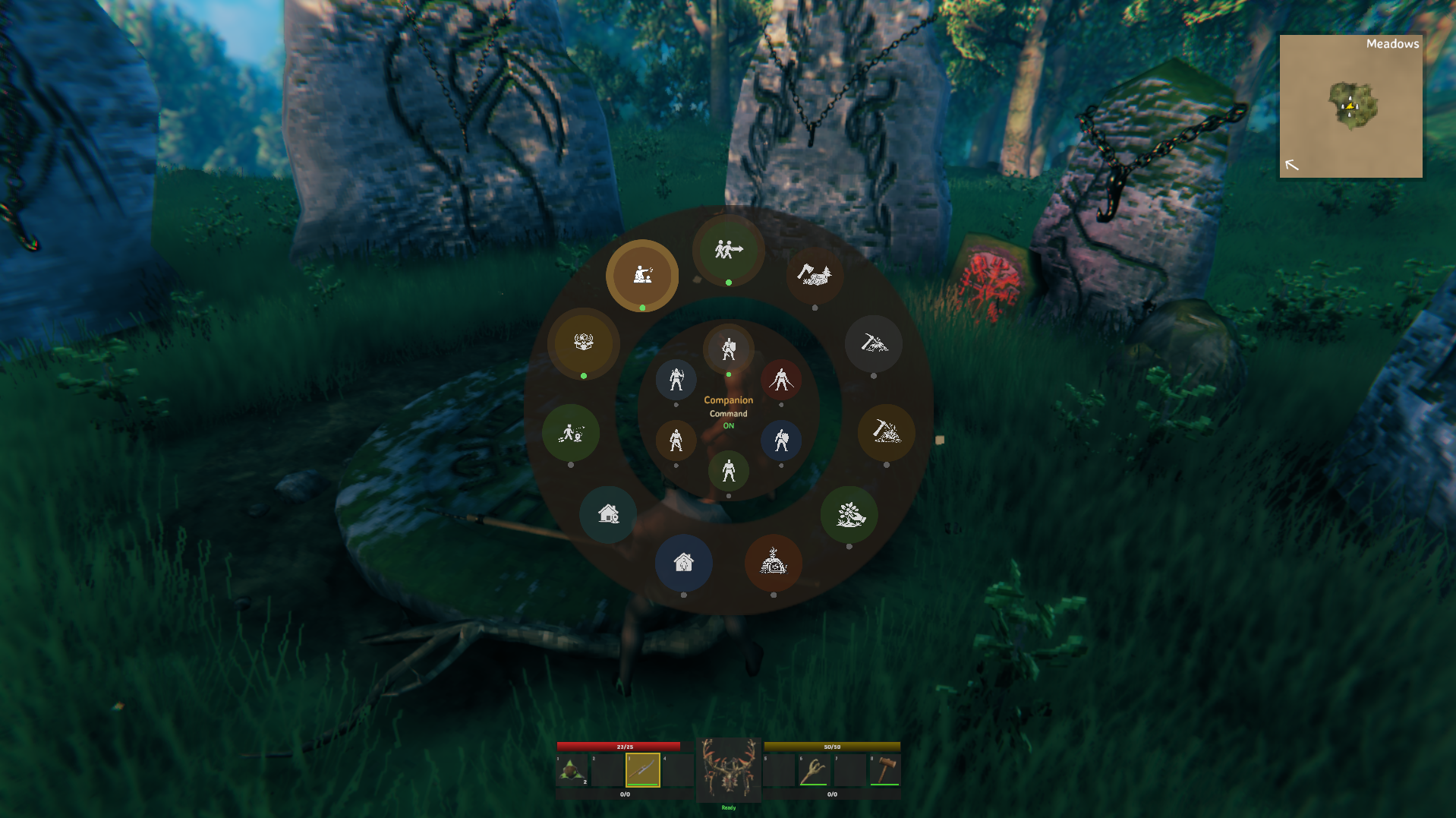Activate the Ready Eikthyr forsaken power
This screenshot has height=818, width=1456.
coord(727,770)
